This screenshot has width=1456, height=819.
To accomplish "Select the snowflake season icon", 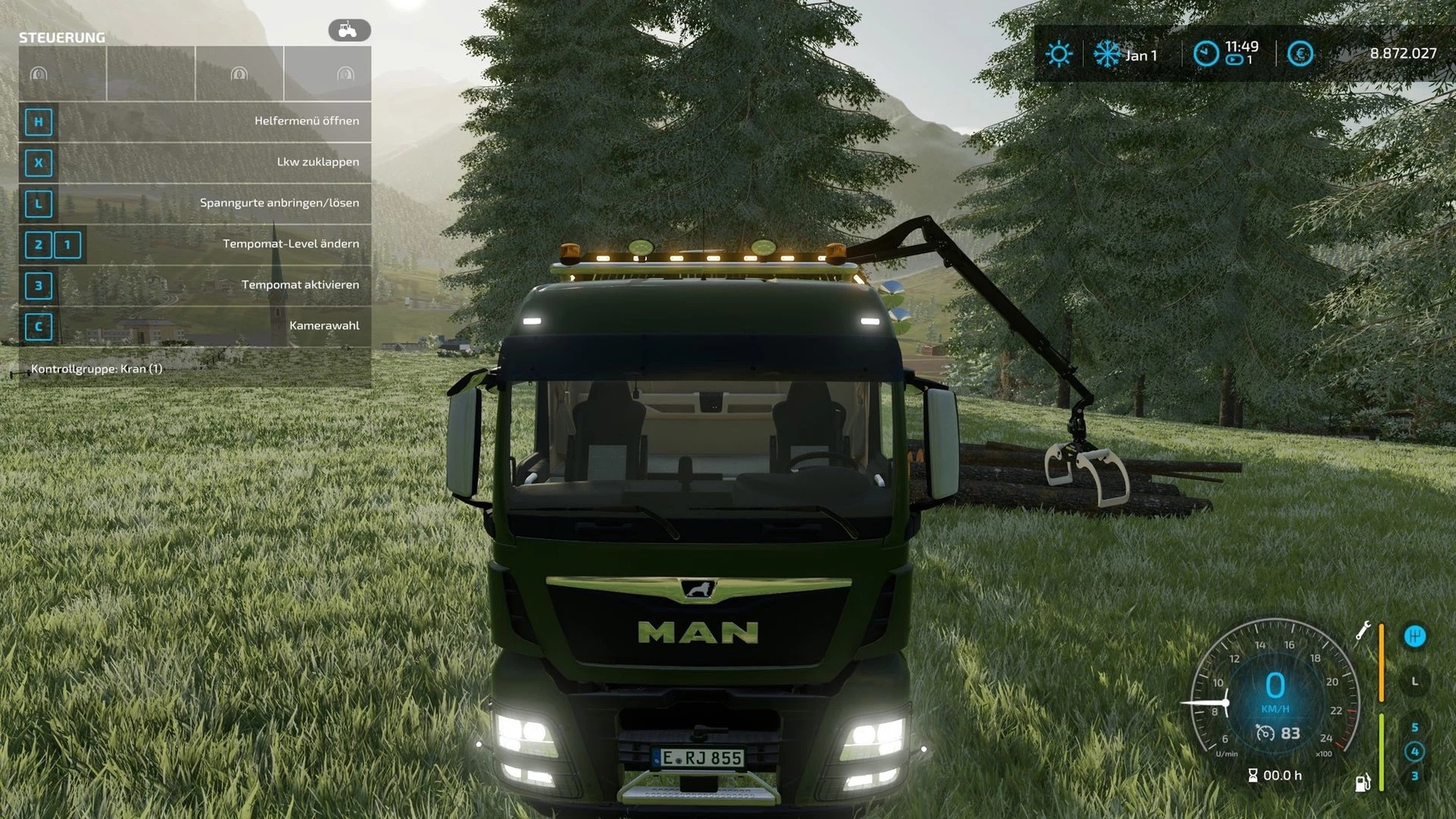I will coord(1107,54).
